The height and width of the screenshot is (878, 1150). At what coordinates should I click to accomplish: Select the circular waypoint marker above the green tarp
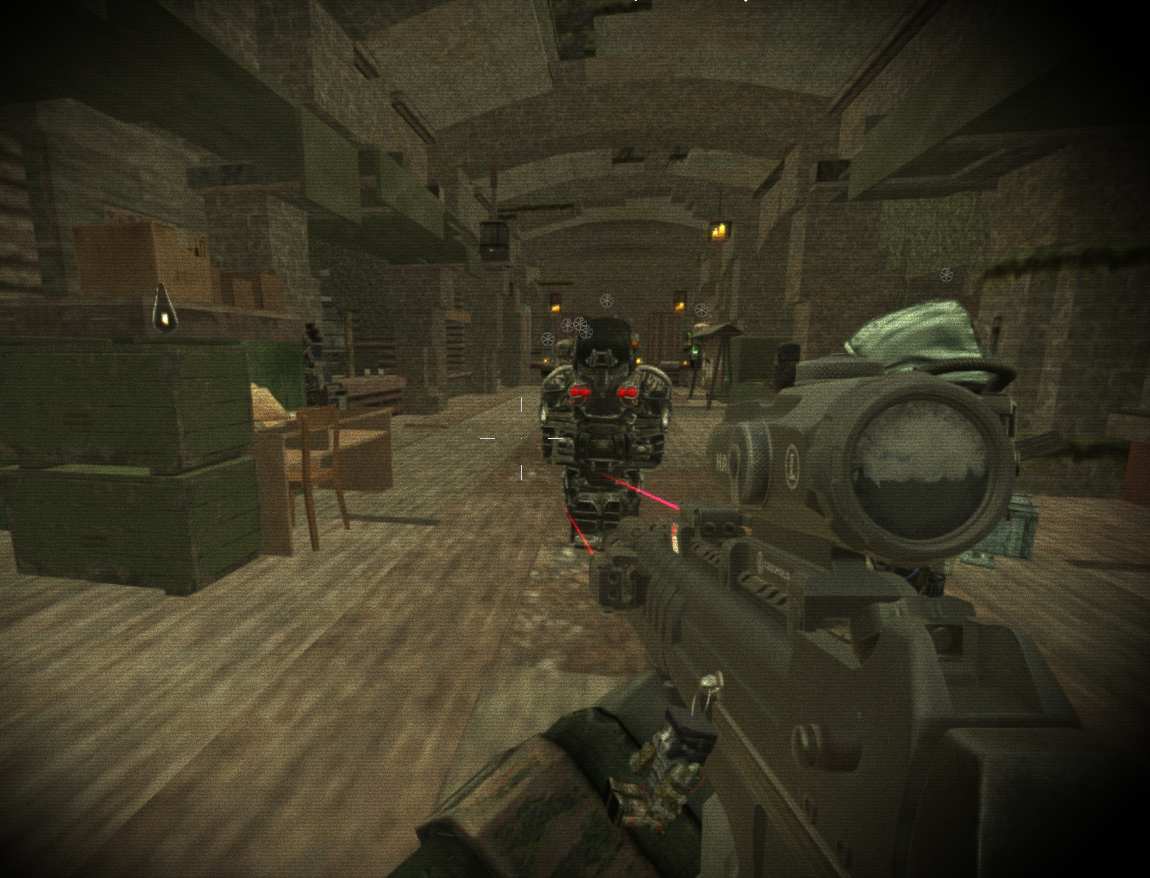(946, 274)
